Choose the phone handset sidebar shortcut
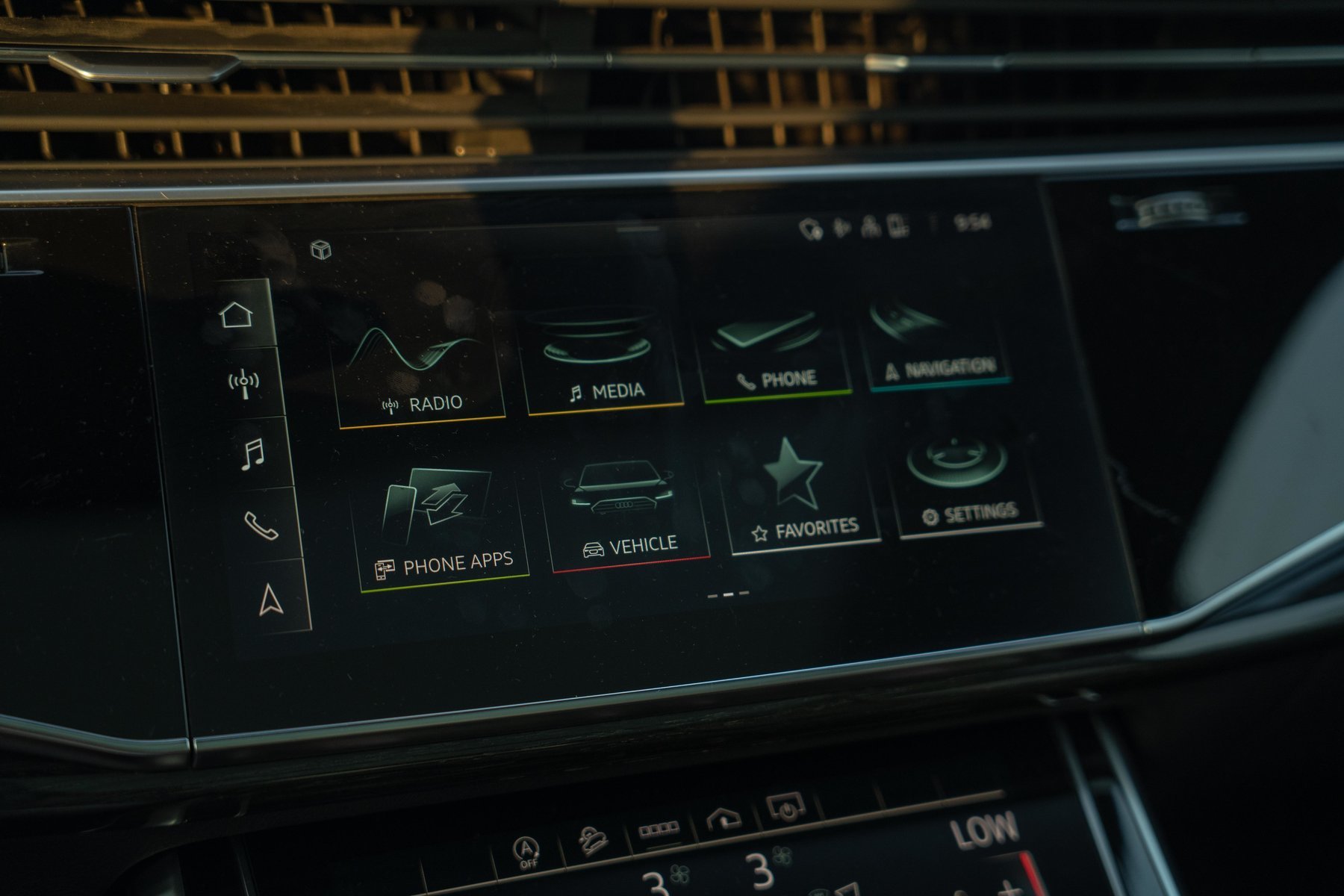Screen dimensions: 1344x896 (261, 525)
